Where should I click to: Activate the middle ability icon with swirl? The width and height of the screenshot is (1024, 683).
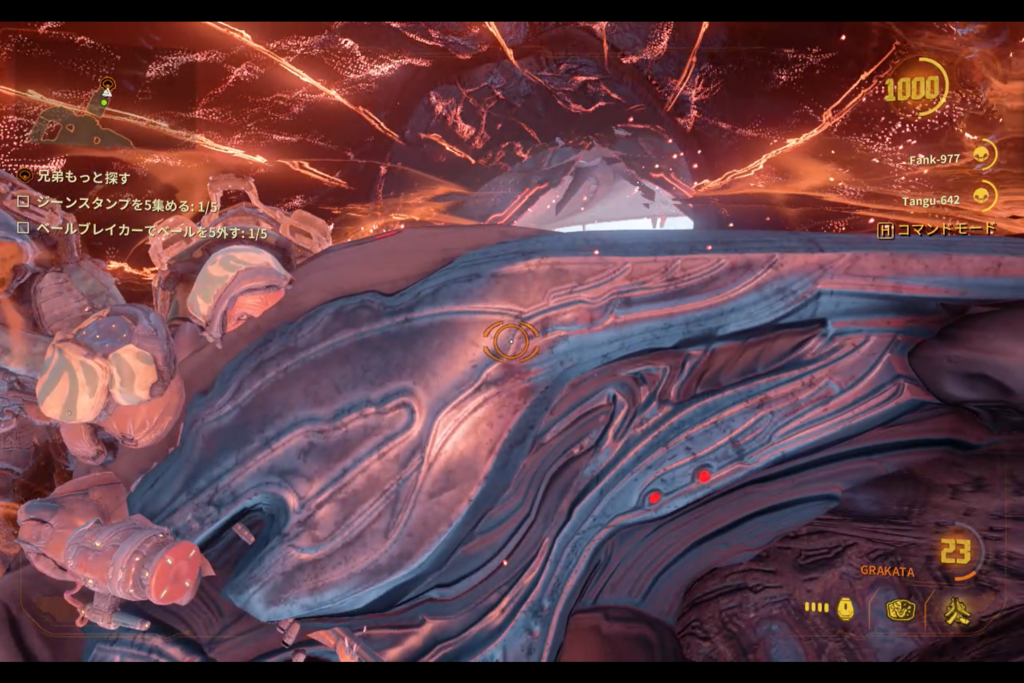click(900, 609)
